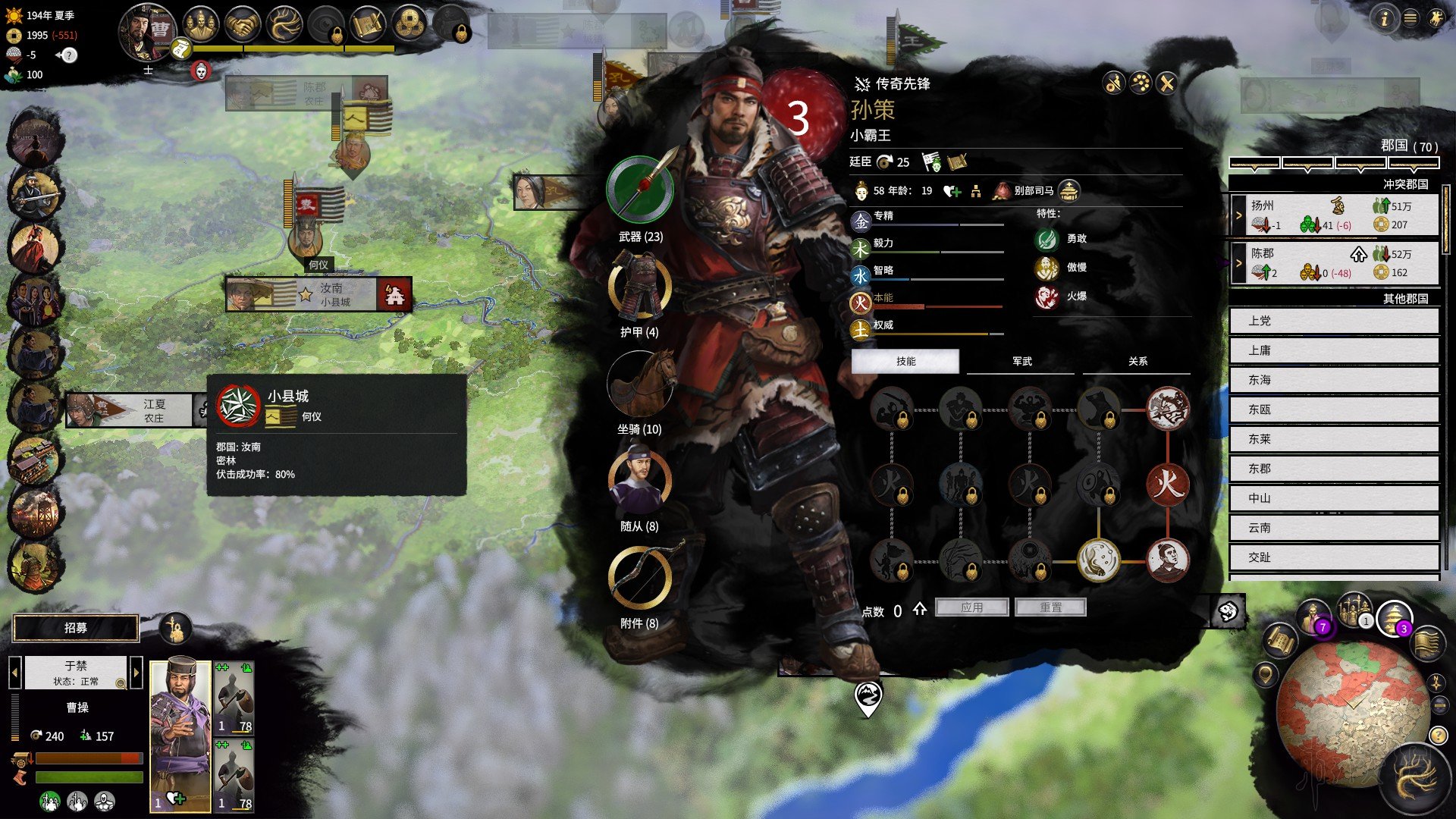Click the 招募 recruit button
The width and height of the screenshot is (1456, 819).
click(76, 628)
